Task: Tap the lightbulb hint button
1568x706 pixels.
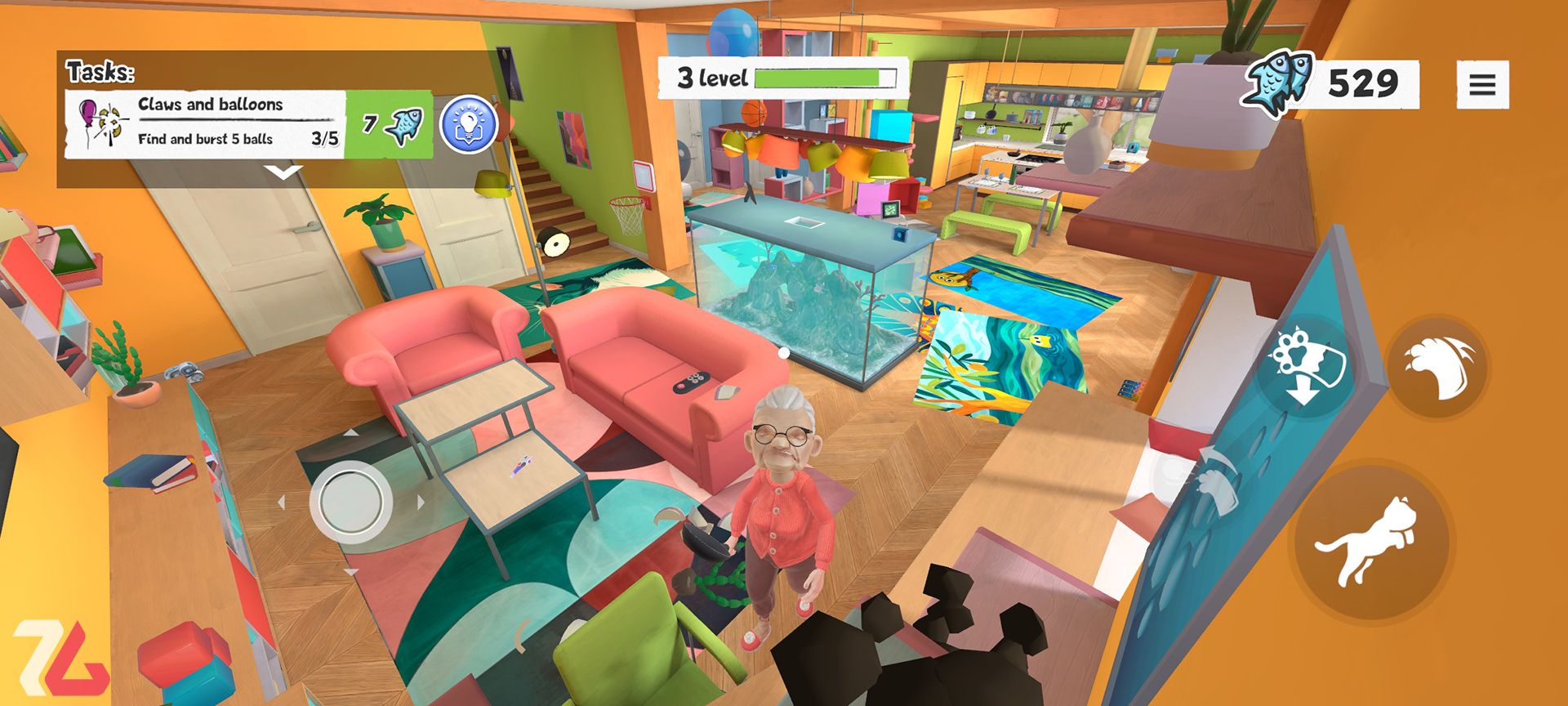Action: pos(470,124)
